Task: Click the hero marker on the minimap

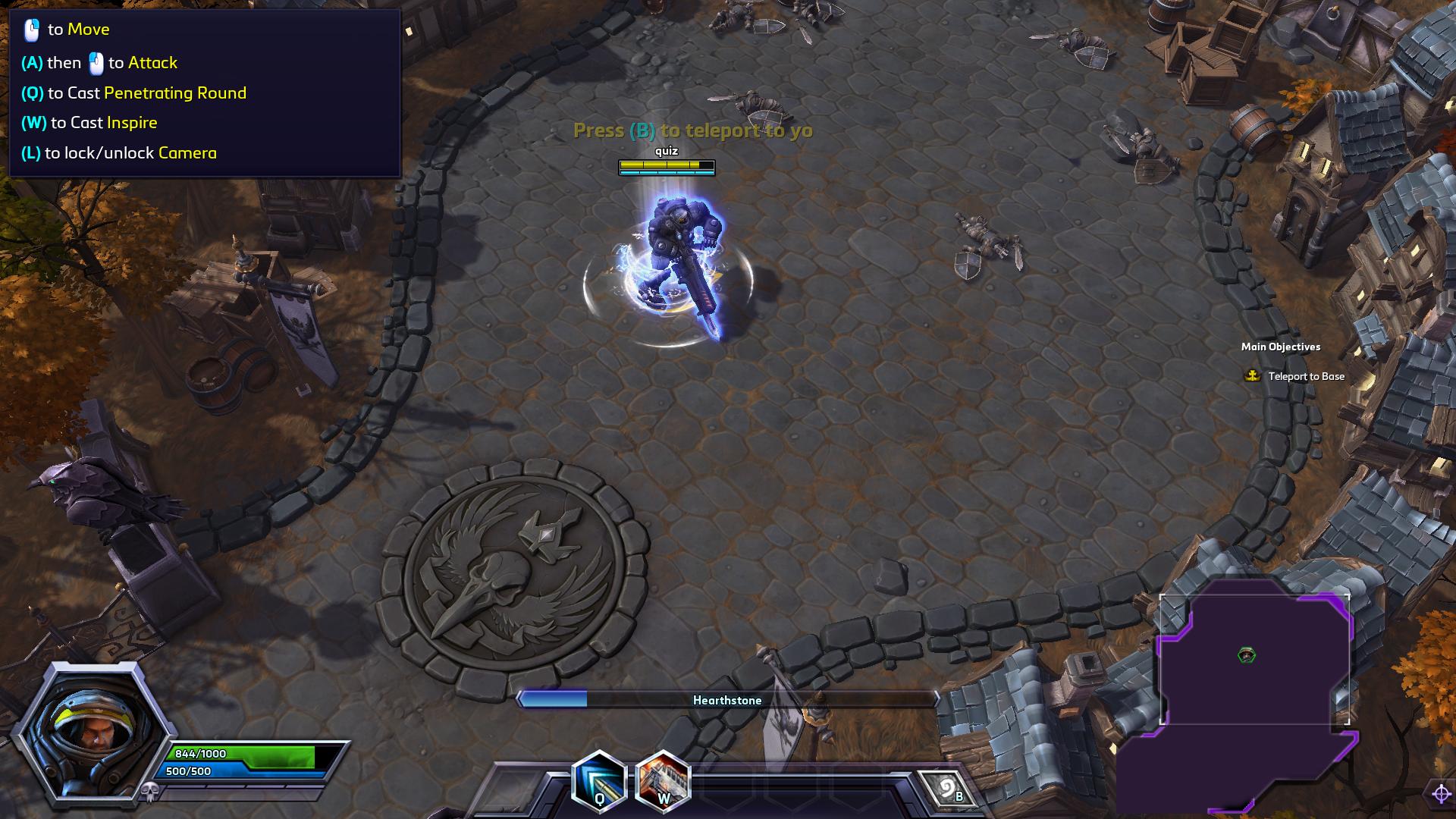Action: point(1247,654)
